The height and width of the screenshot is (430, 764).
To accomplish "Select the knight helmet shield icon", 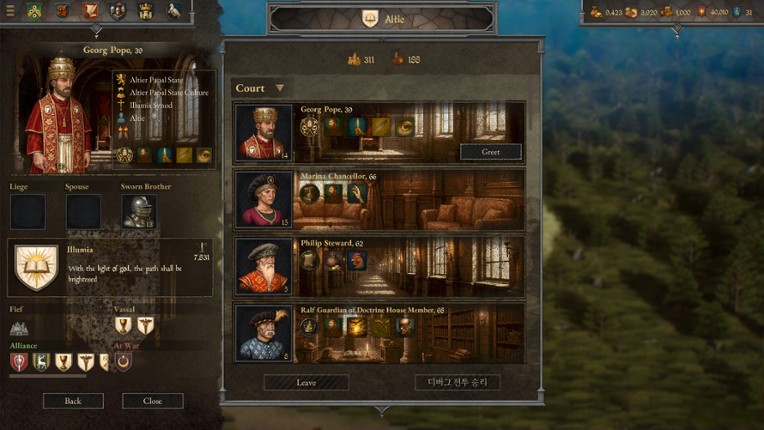I will [x=118, y=11].
